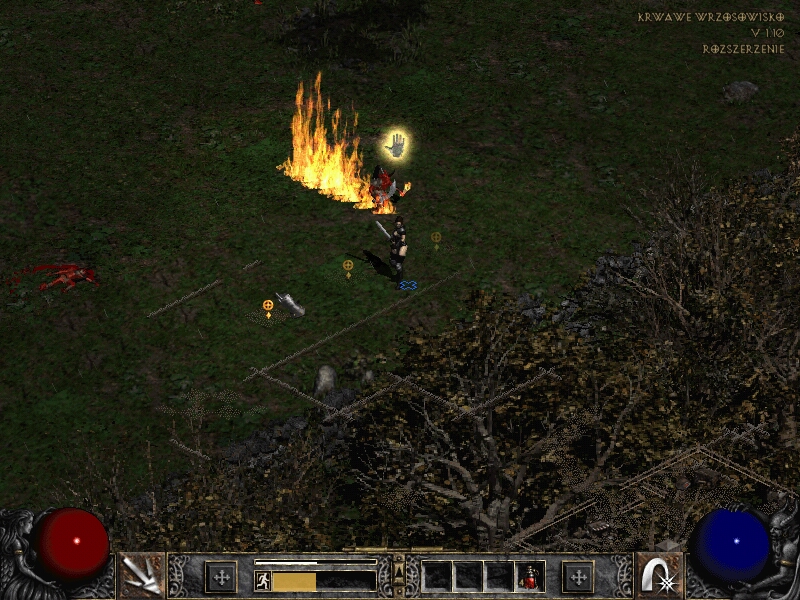Viewport: 800px width, 600px height.
Task: Use the red healing potion in belt
Action: (531, 576)
